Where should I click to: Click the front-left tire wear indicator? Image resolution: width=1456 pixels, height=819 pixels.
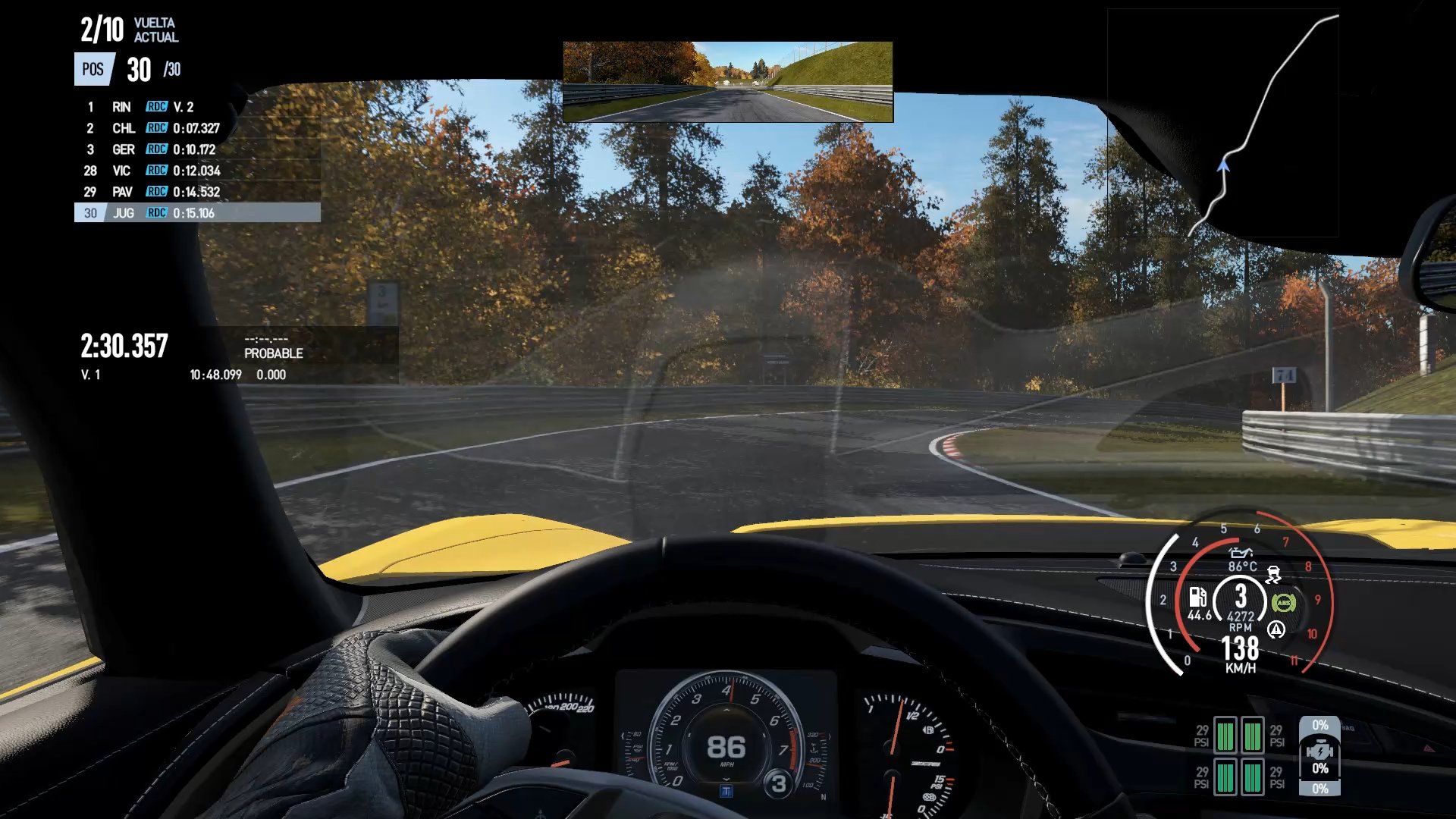click(x=1227, y=734)
